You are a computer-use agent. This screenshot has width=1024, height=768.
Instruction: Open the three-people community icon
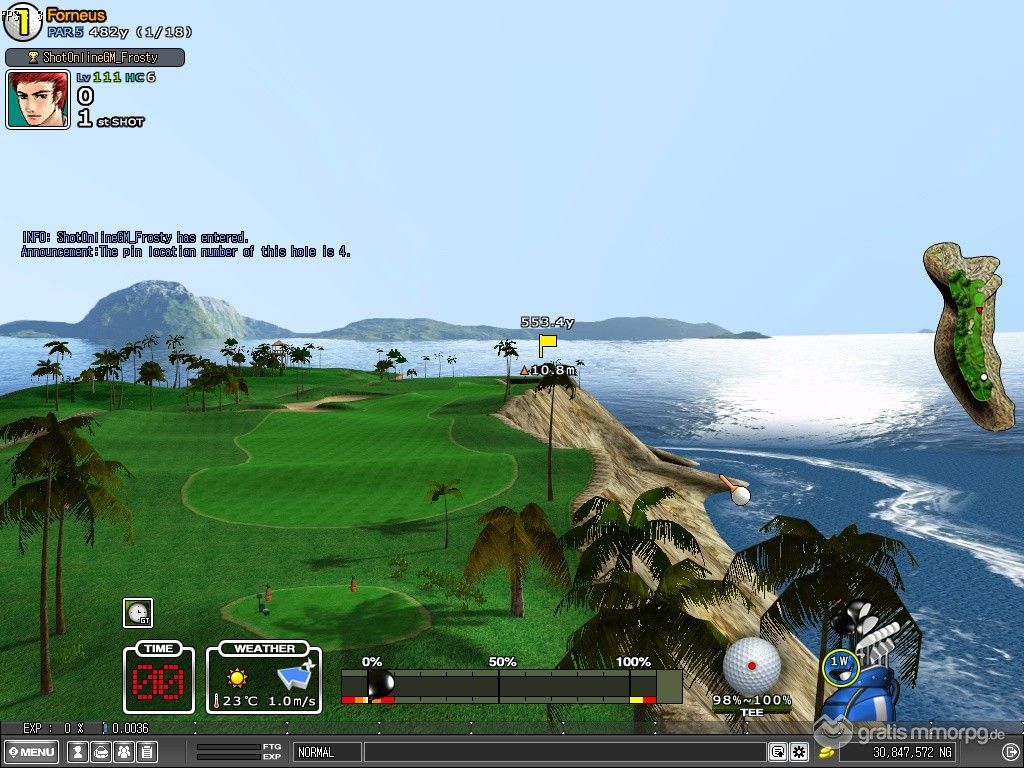(x=124, y=752)
